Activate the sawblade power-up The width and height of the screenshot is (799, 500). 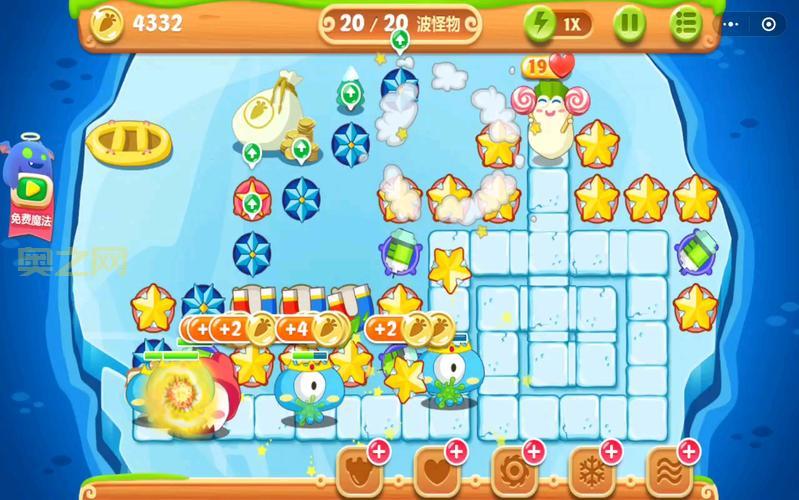point(515,468)
